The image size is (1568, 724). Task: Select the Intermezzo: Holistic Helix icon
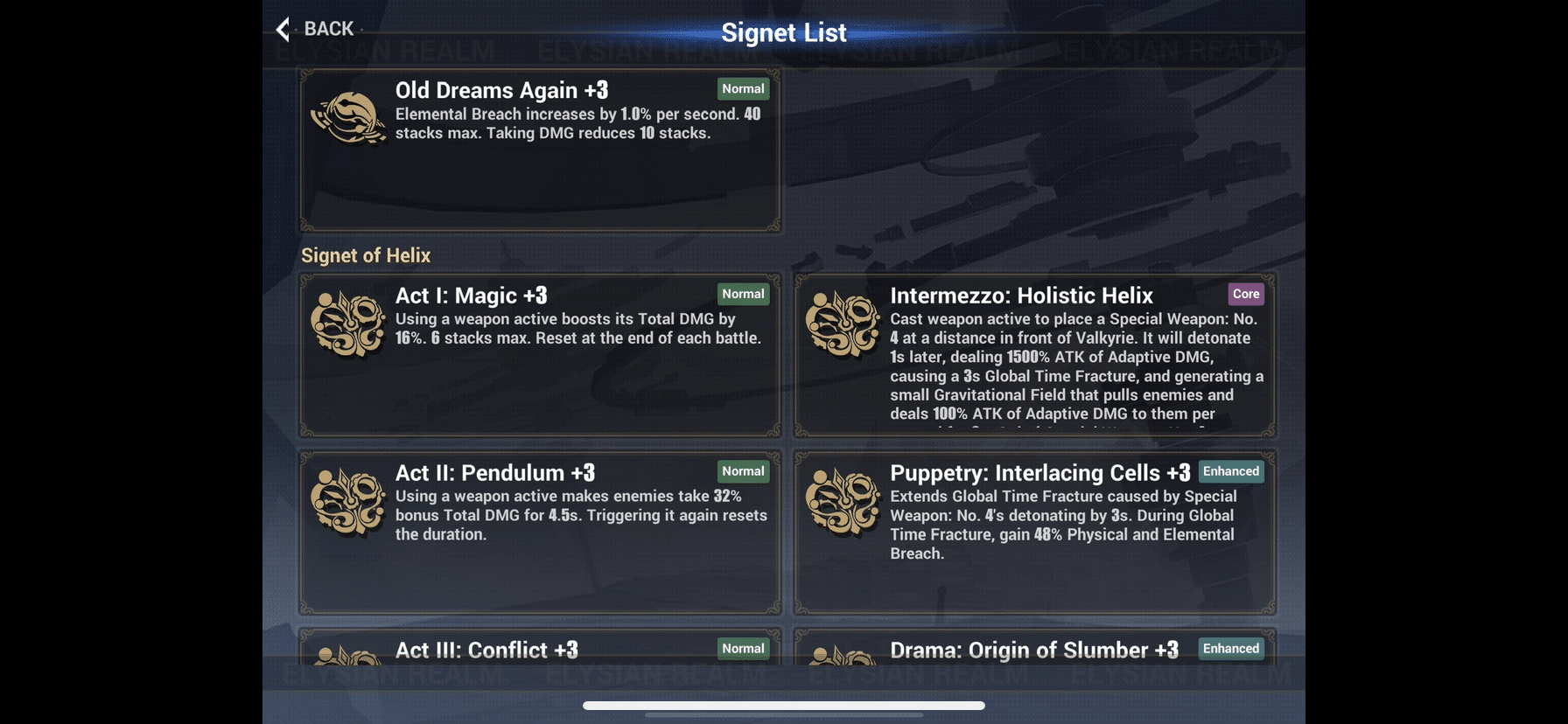843,324
